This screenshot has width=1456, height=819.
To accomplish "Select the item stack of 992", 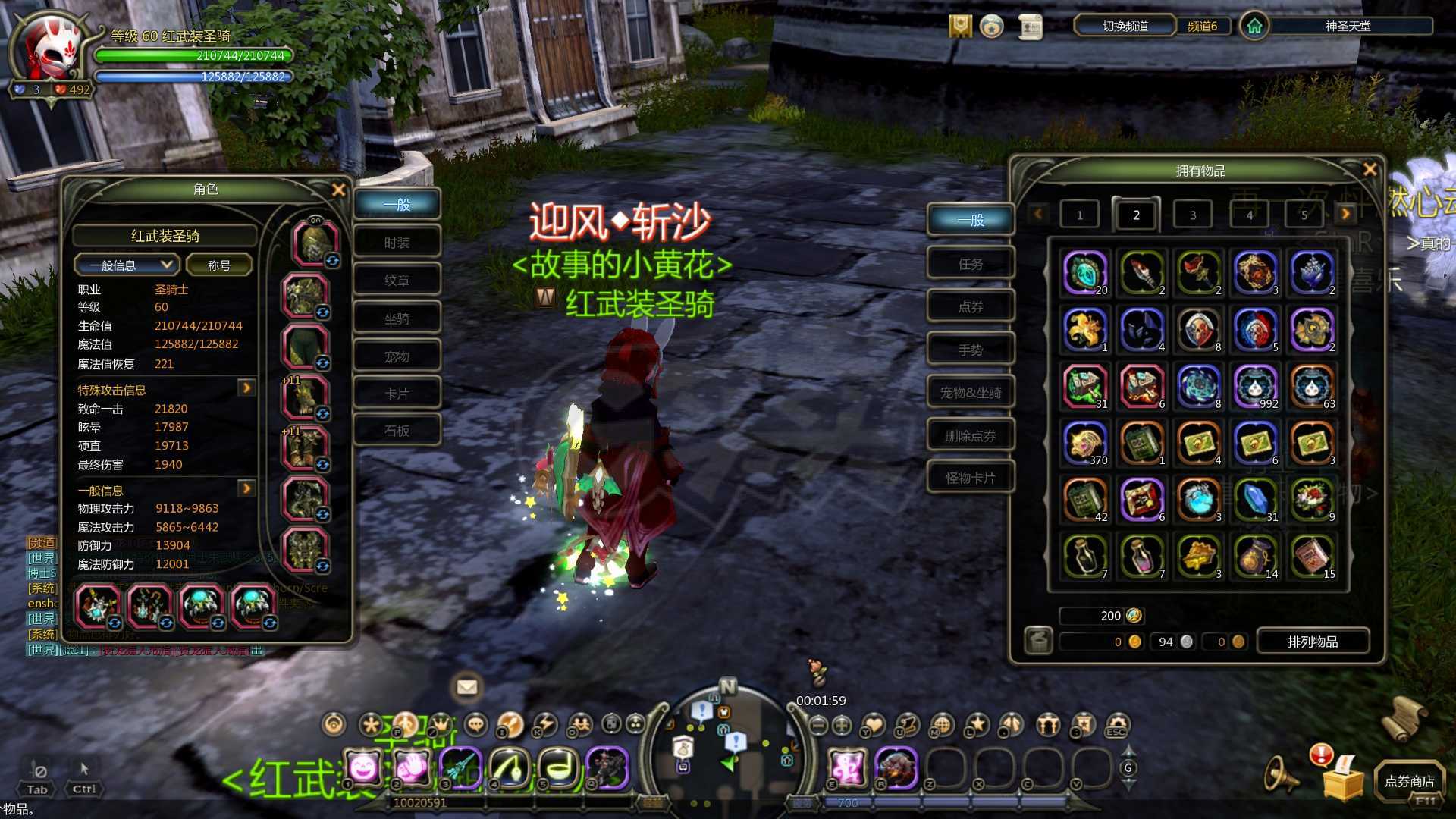I will [x=1255, y=386].
